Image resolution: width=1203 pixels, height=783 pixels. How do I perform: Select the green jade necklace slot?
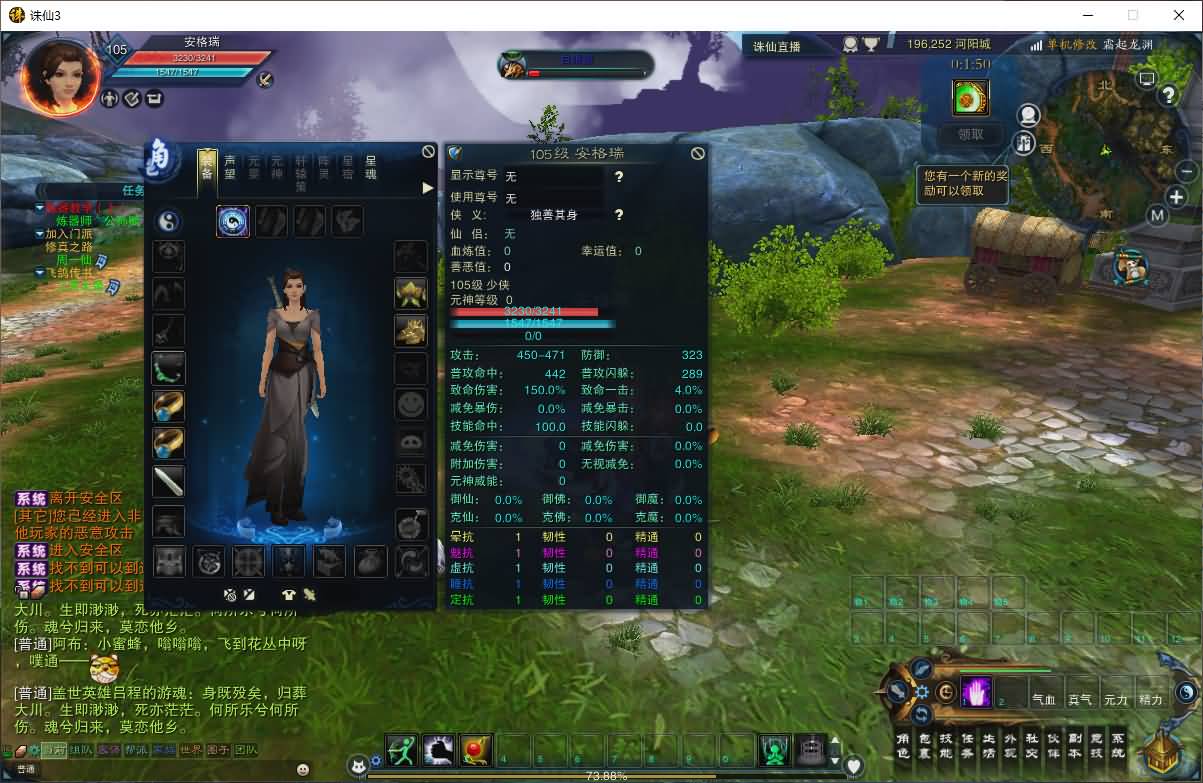coord(168,369)
